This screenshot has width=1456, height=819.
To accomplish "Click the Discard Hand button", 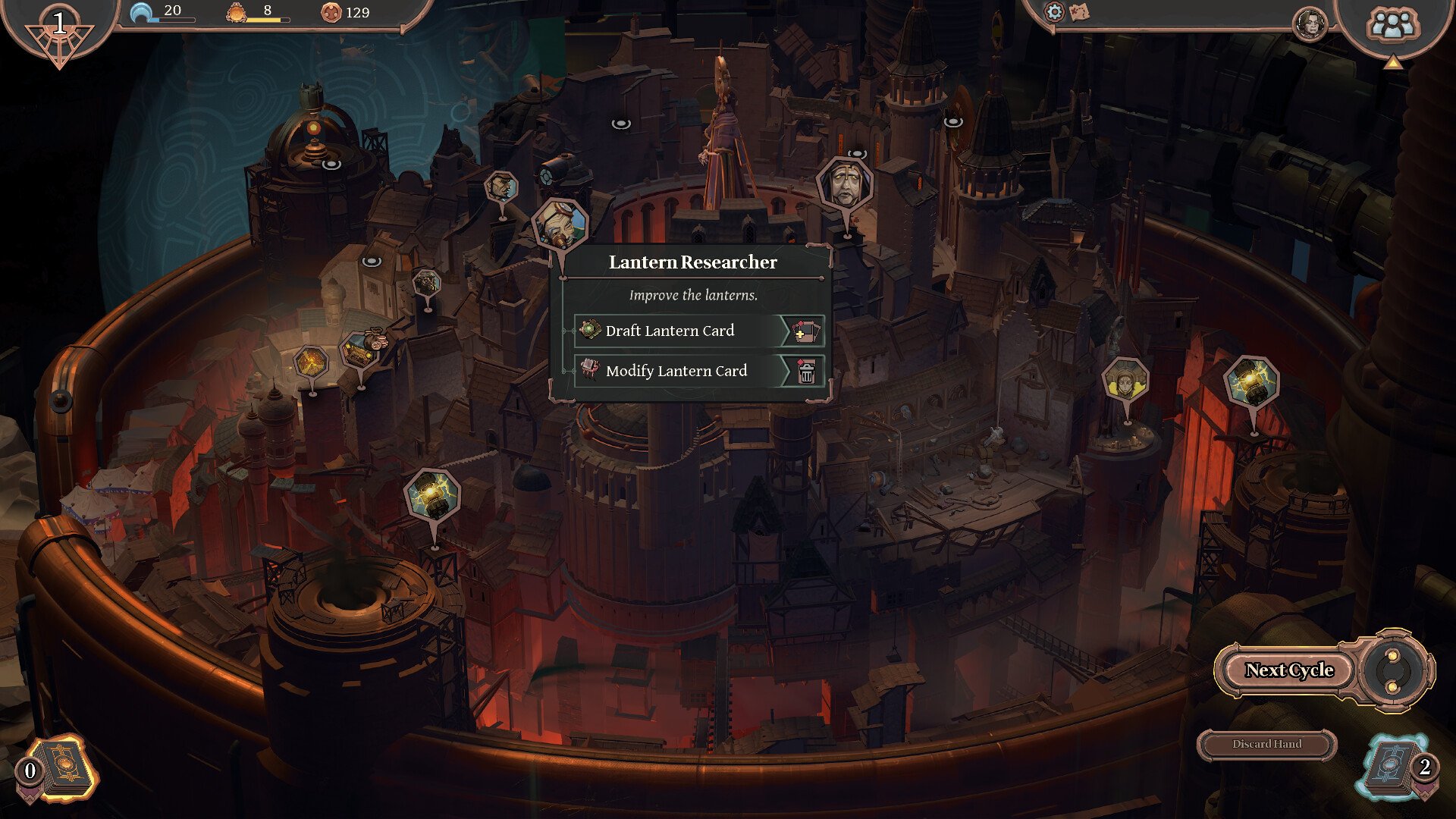I will point(1266,745).
